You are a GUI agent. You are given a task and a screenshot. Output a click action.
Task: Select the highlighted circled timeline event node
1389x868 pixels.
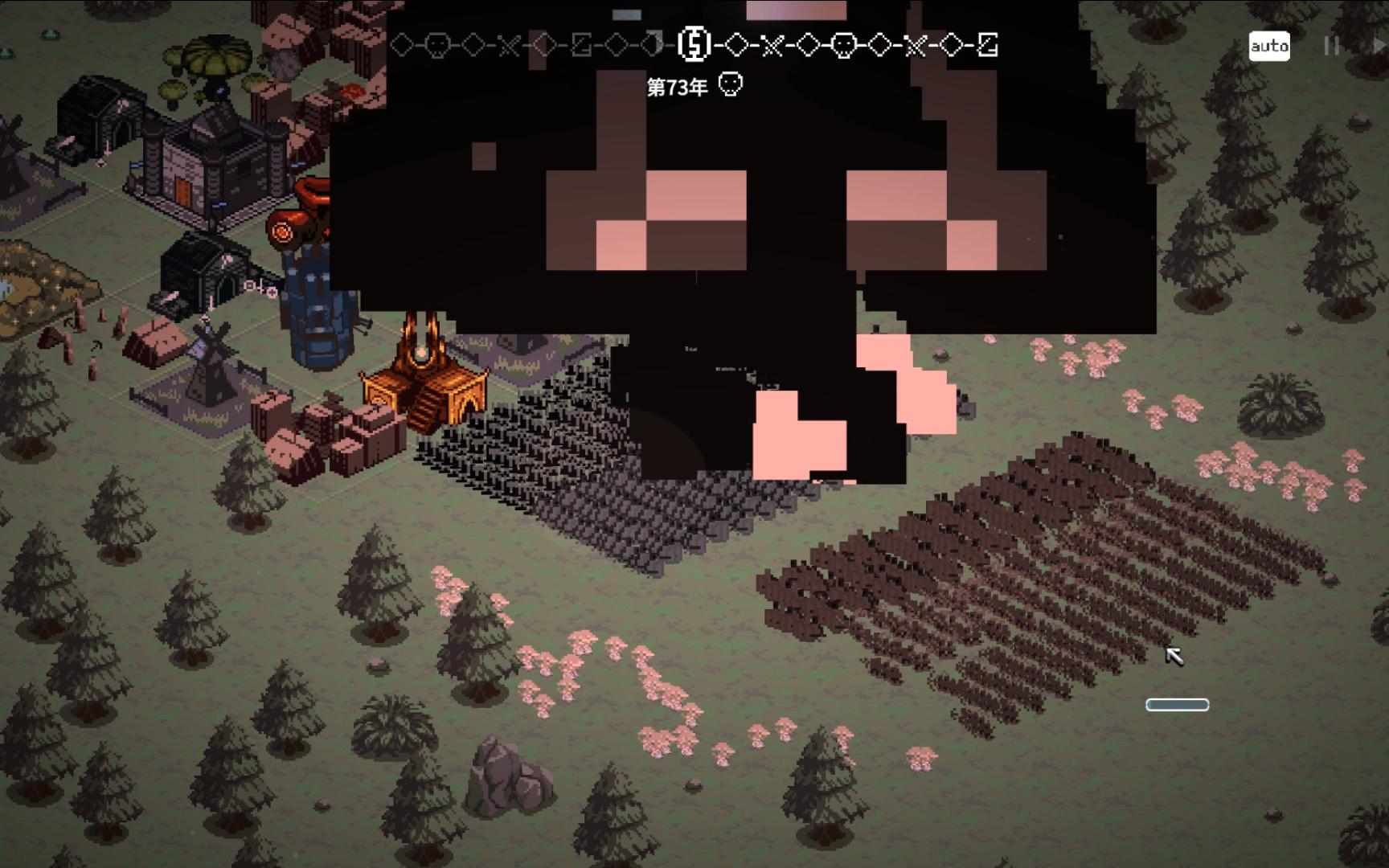694,44
